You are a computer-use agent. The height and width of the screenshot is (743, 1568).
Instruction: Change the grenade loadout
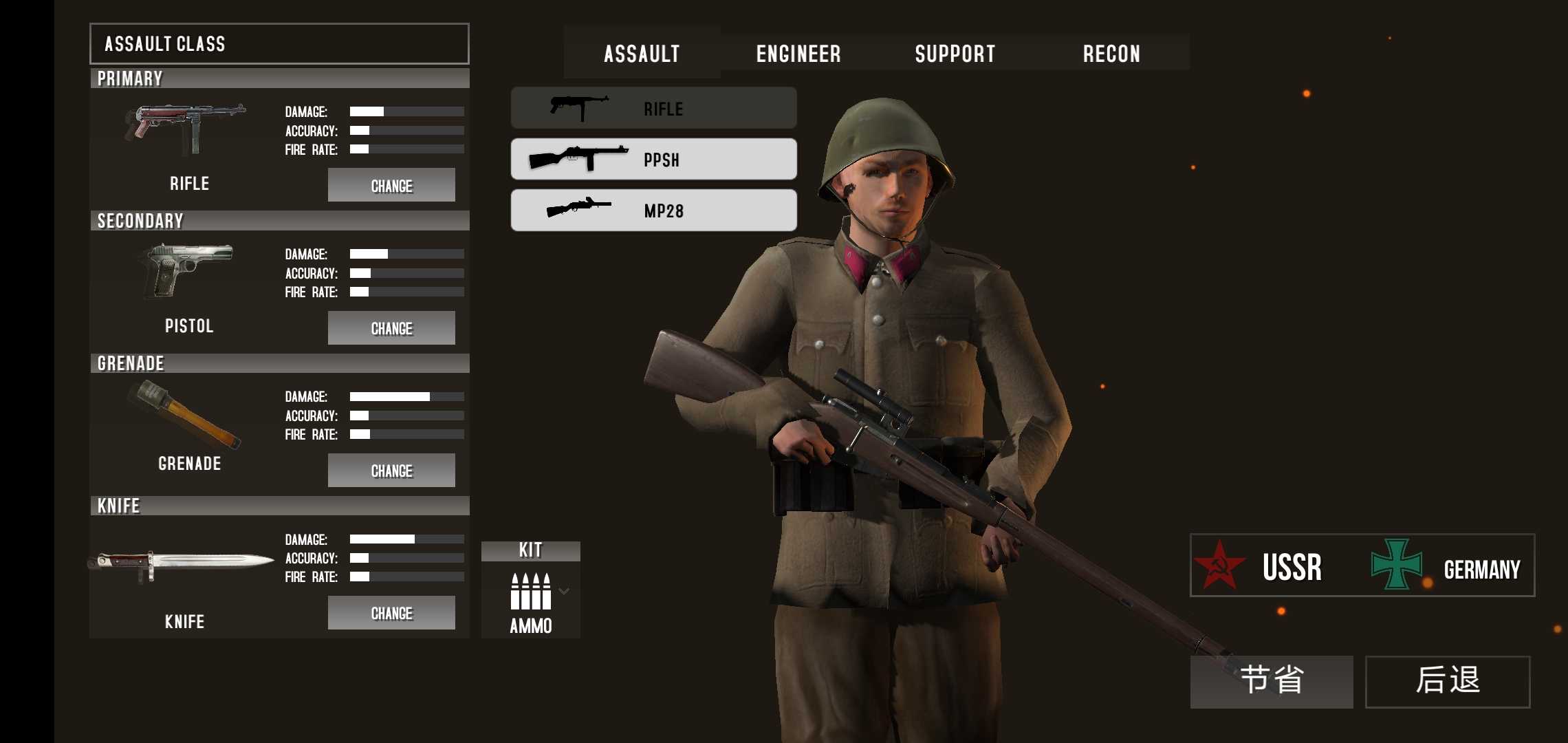tap(391, 471)
